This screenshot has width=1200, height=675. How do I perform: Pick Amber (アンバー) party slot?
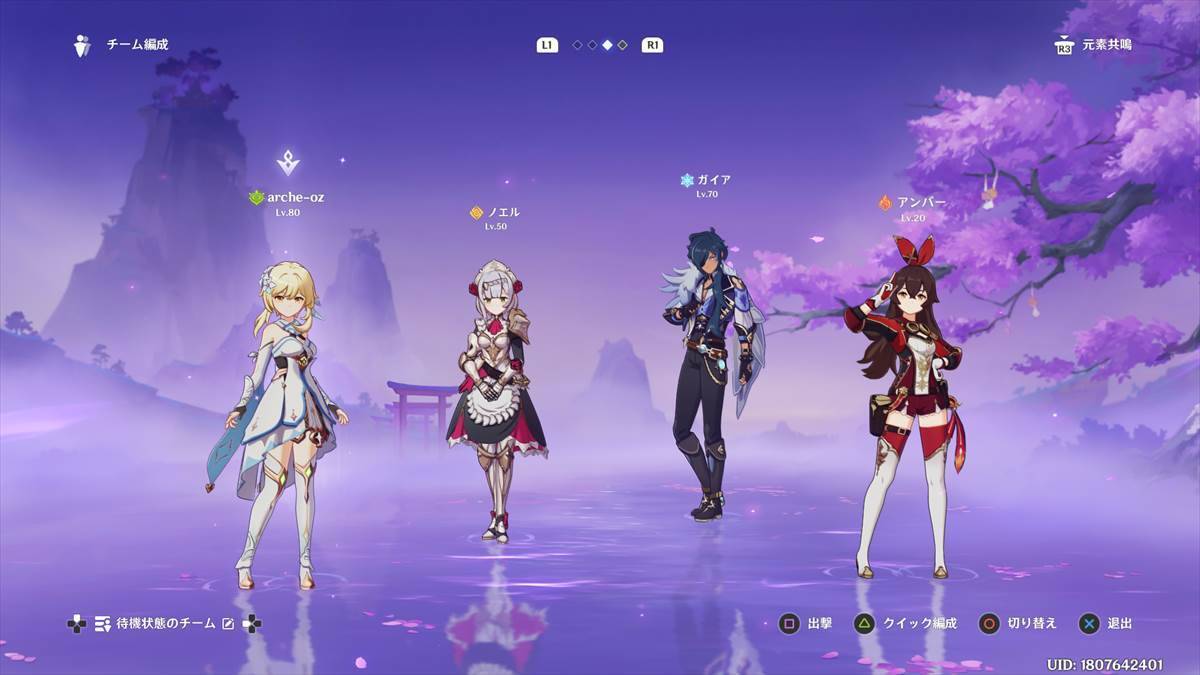tap(903, 400)
